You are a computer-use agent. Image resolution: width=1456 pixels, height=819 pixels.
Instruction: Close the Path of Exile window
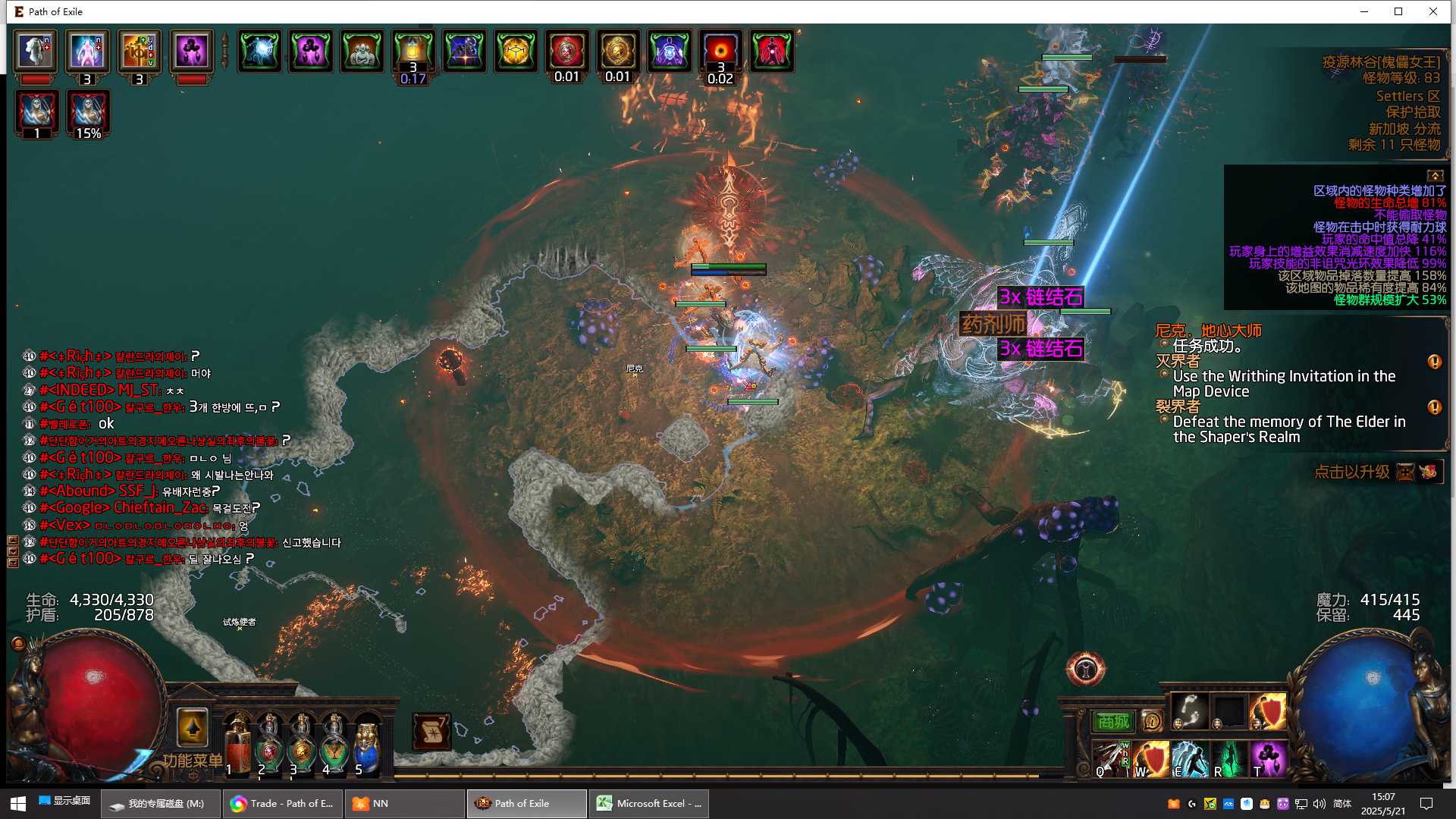click(1432, 11)
